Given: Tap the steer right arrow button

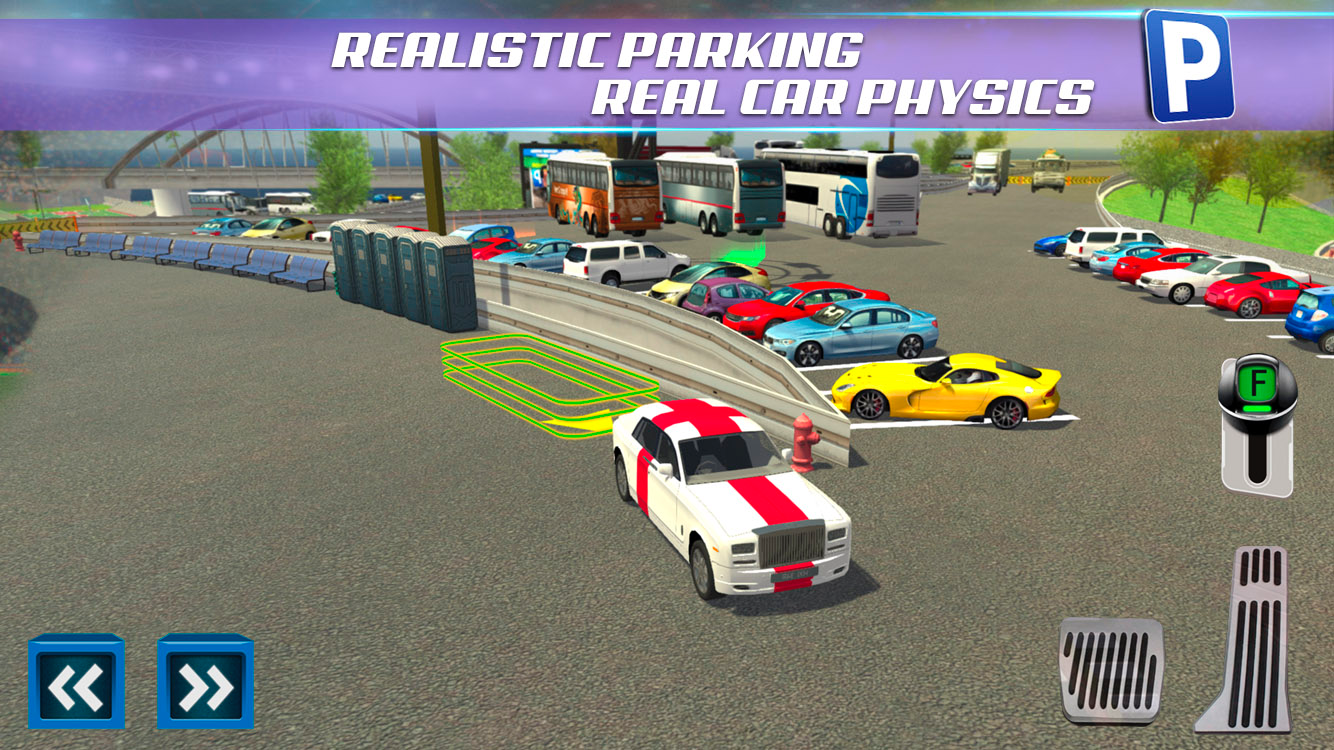Looking at the screenshot, I should (x=206, y=683).
